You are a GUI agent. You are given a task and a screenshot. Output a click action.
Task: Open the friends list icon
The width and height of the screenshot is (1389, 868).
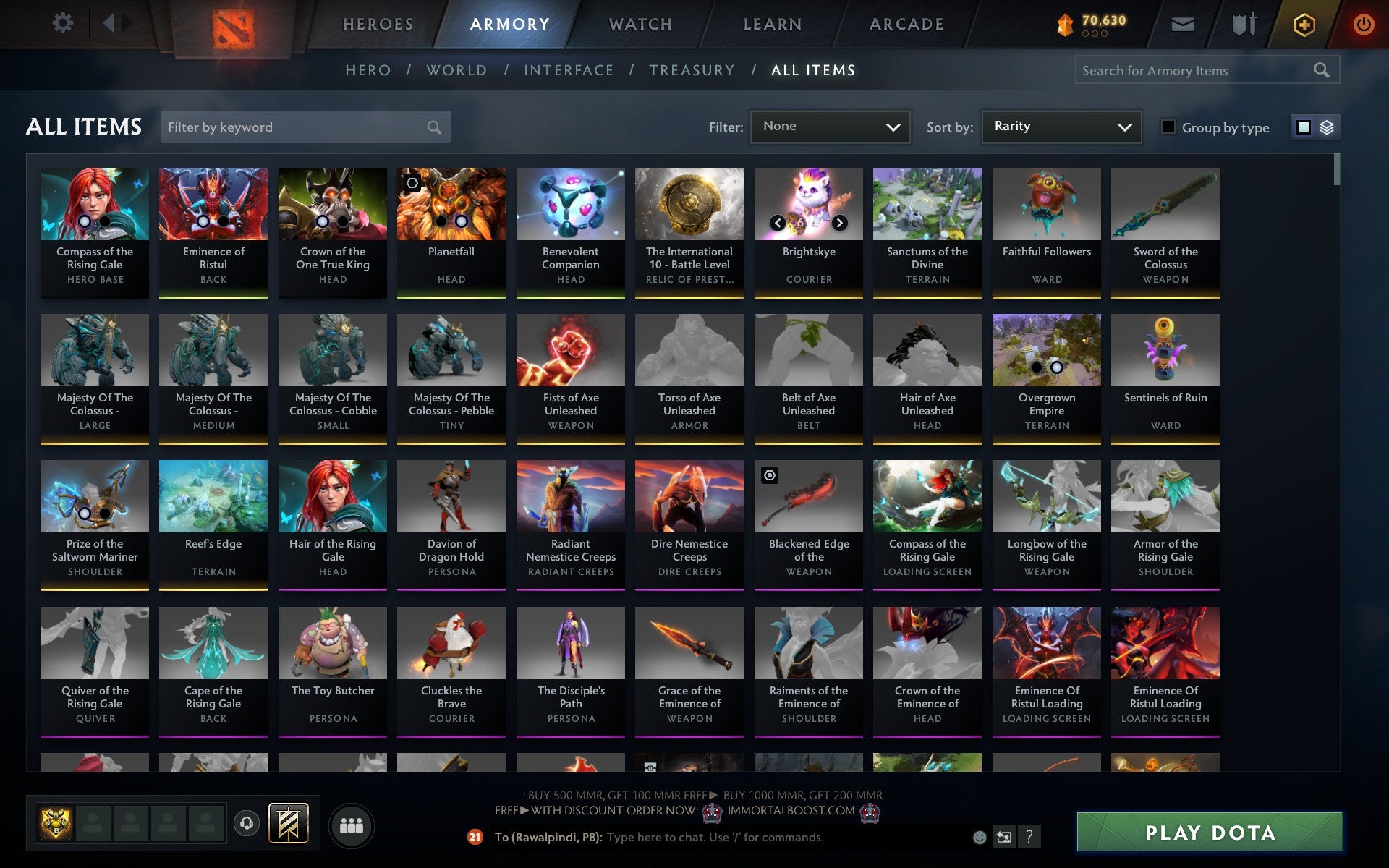[352, 824]
